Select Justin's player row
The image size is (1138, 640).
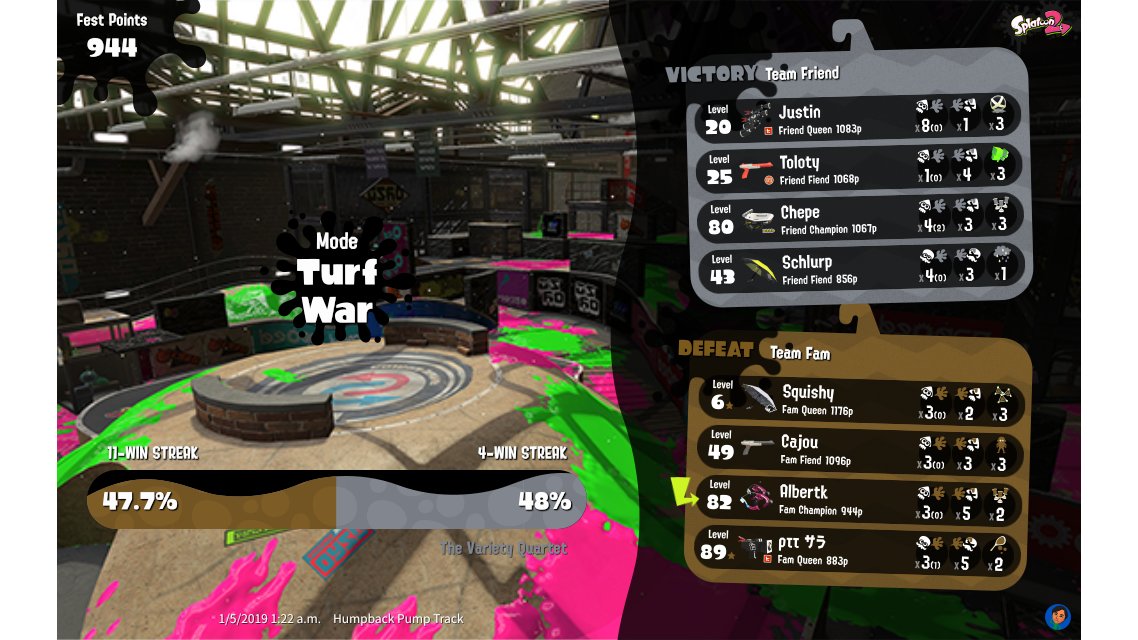[x=860, y=116]
